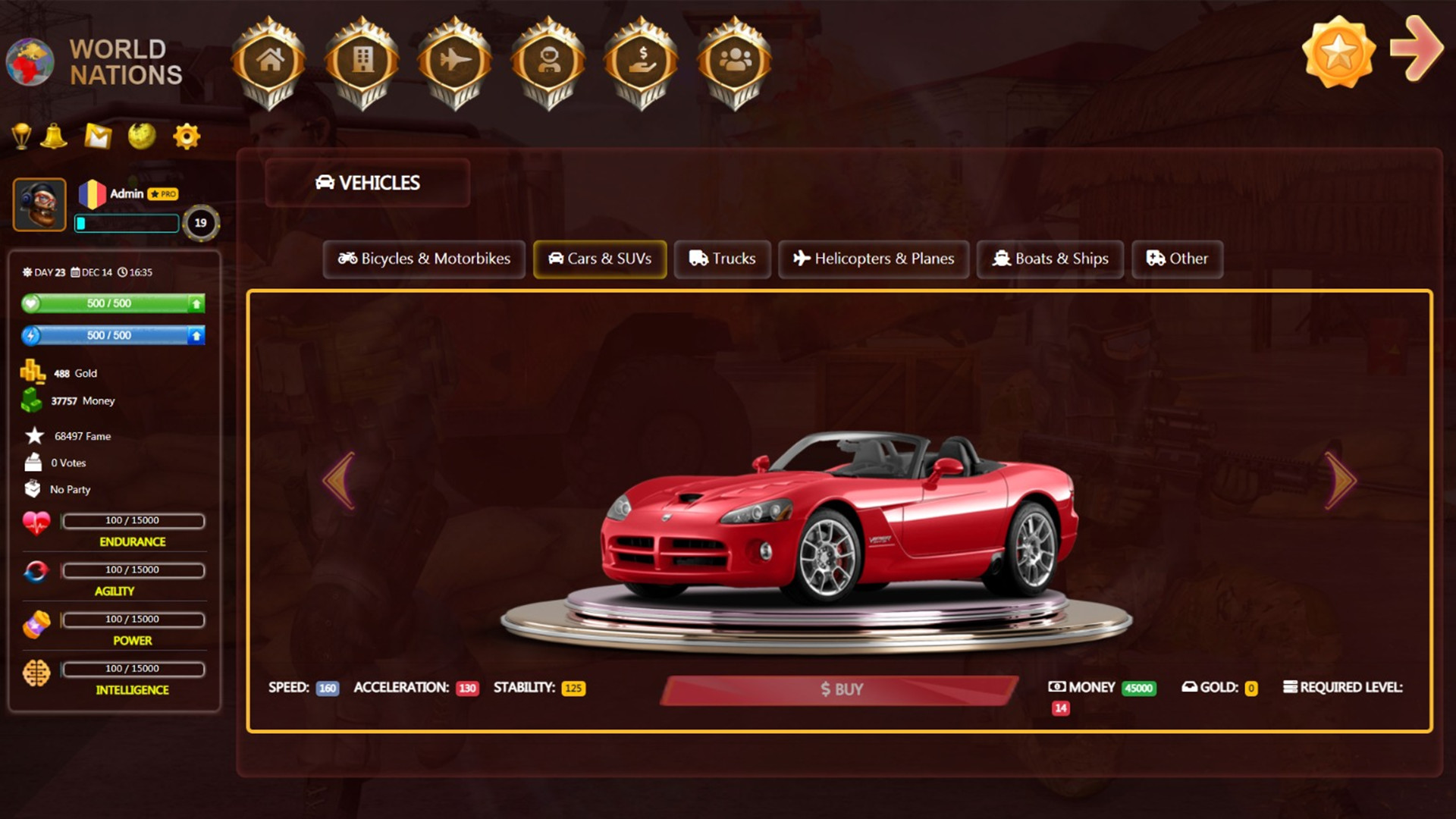Viewport: 1456px width, 819px height.
Task: Click the green health bar upgrade arrow
Action: point(197,303)
